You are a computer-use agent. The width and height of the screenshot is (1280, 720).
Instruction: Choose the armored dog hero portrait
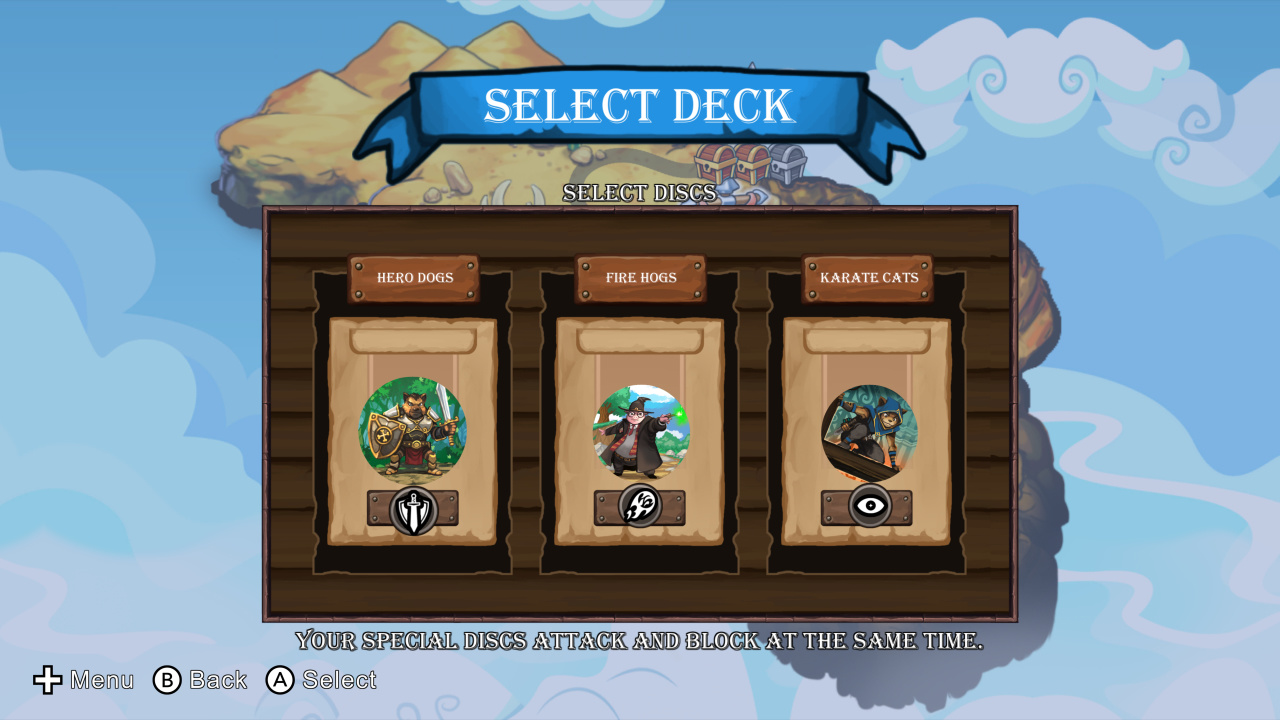coord(412,430)
